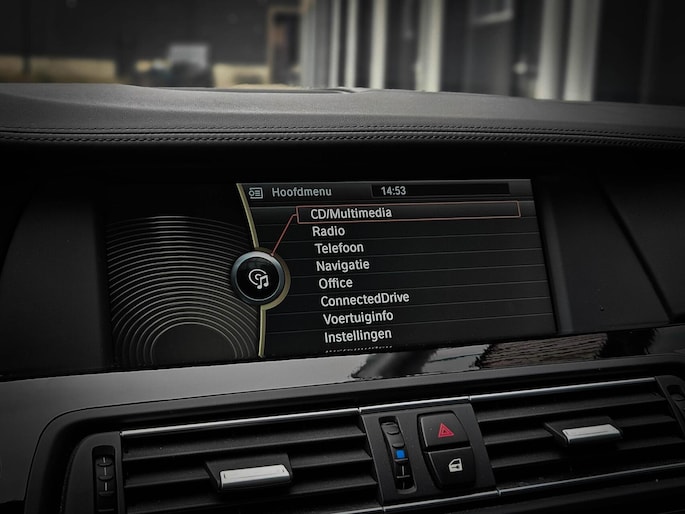Show Voertuiginfo from the menu

358,317
